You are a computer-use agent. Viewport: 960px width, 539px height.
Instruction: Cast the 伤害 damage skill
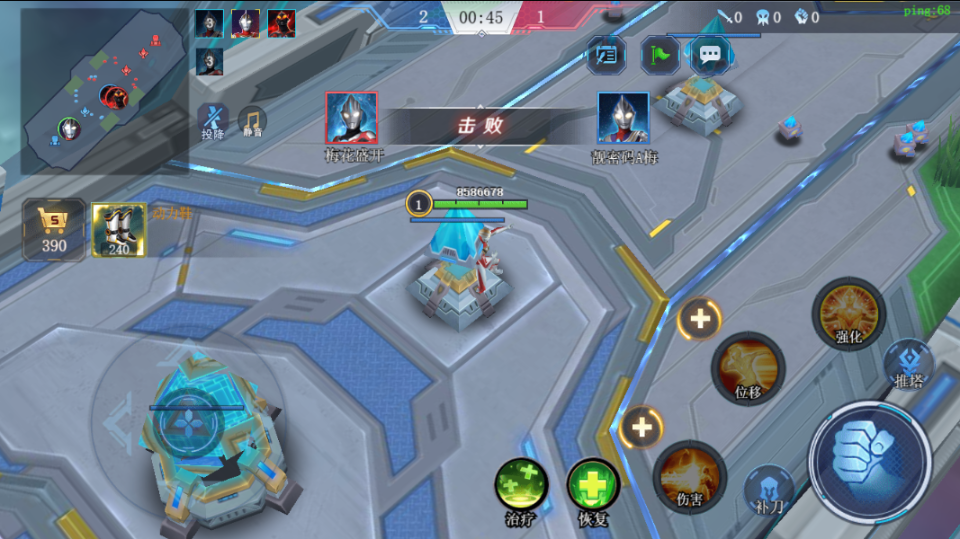click(x=690, y=474)
